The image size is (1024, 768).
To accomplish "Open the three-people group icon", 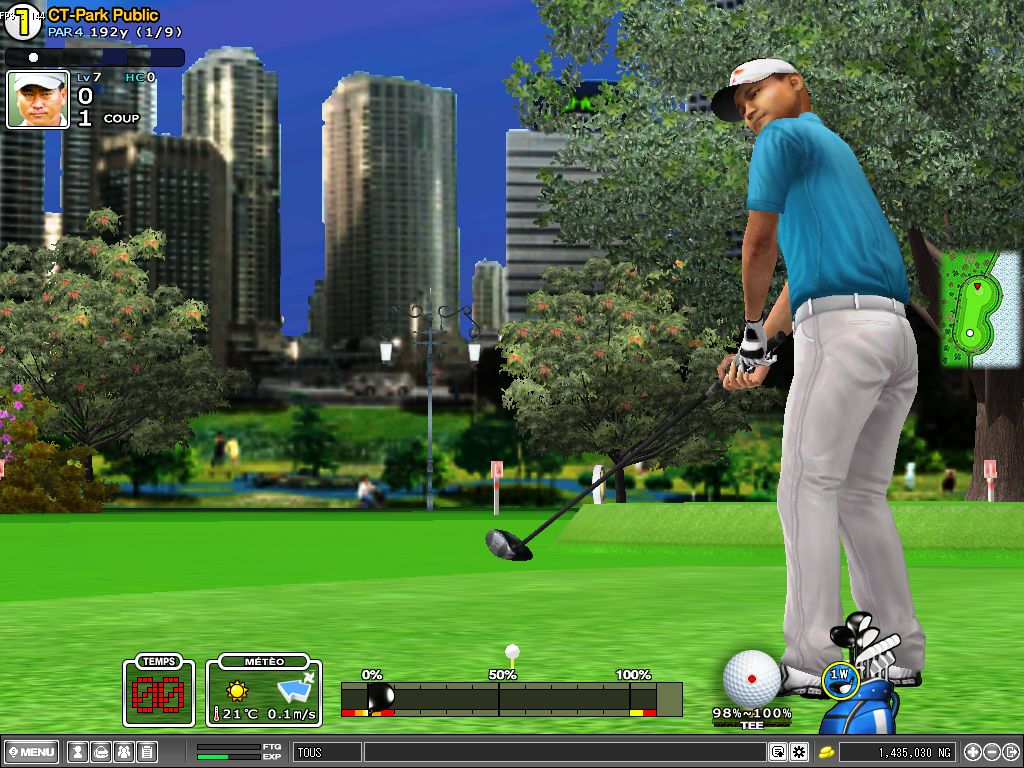I will [x=123, y=752].
